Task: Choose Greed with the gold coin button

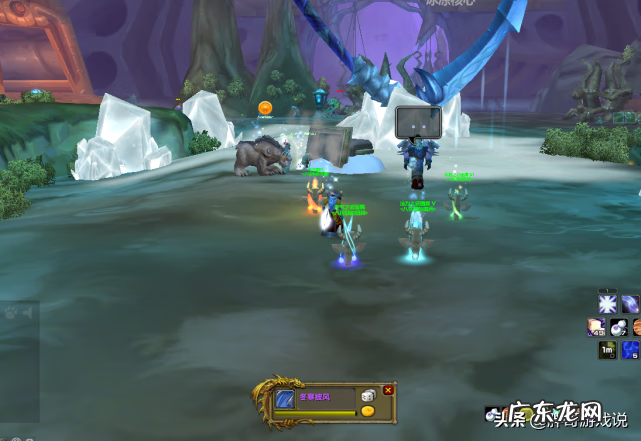Action: (x=368, y=411)
